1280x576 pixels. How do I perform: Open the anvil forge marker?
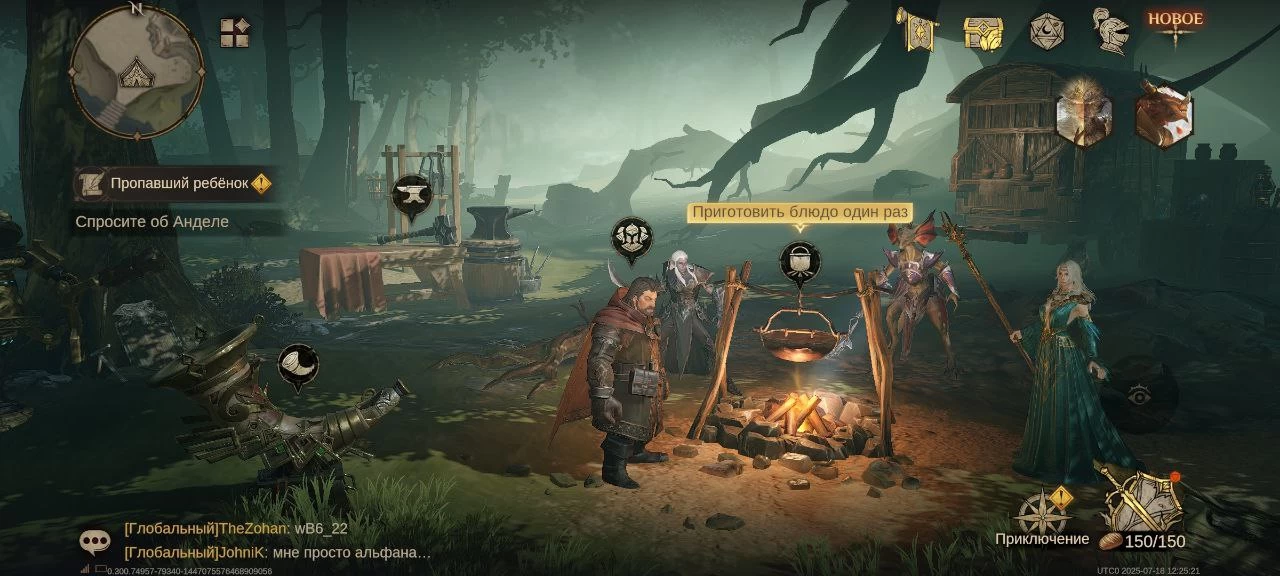[x=409, y=195]
